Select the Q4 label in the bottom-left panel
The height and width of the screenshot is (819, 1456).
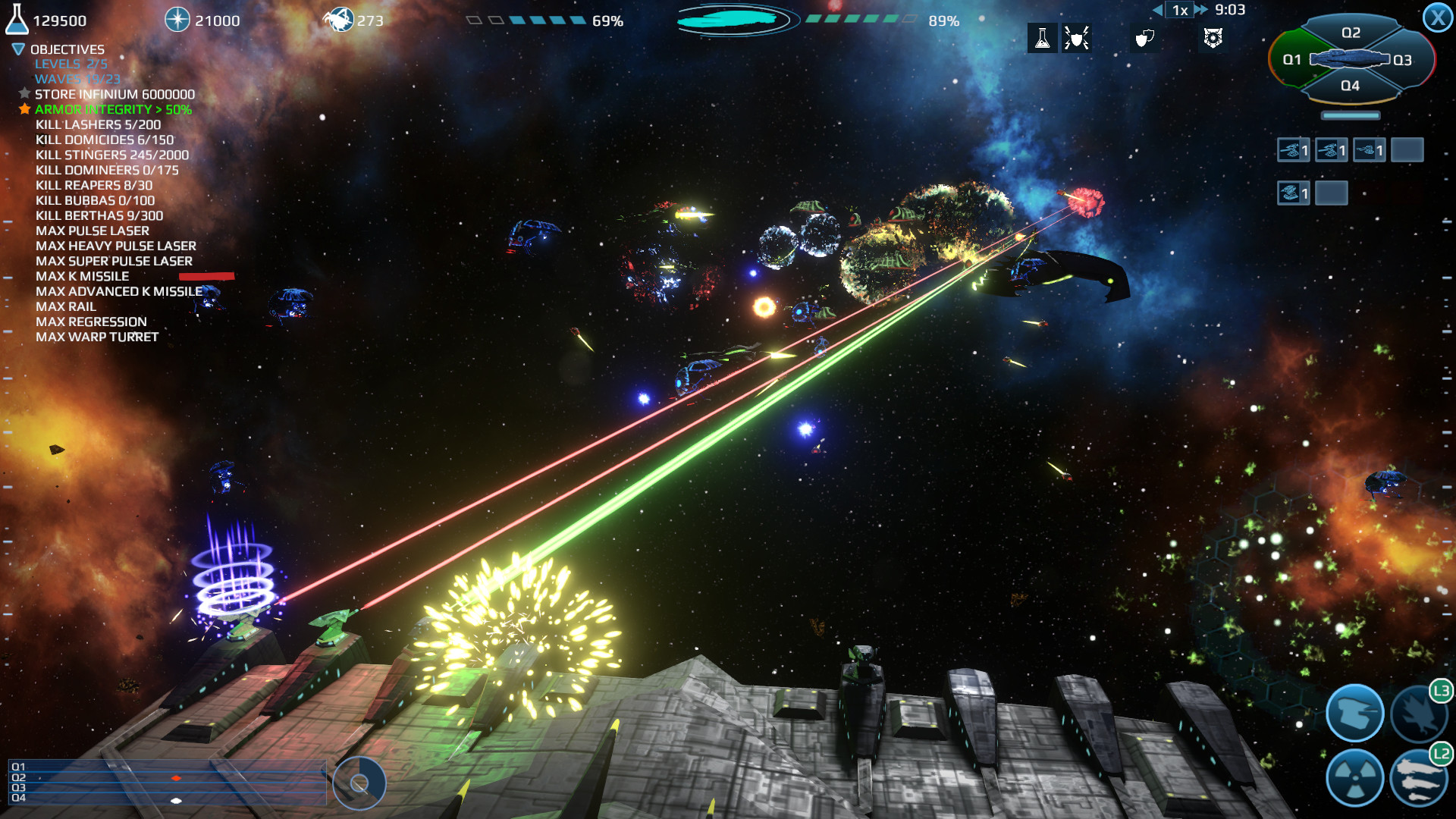tap(20, 798)
